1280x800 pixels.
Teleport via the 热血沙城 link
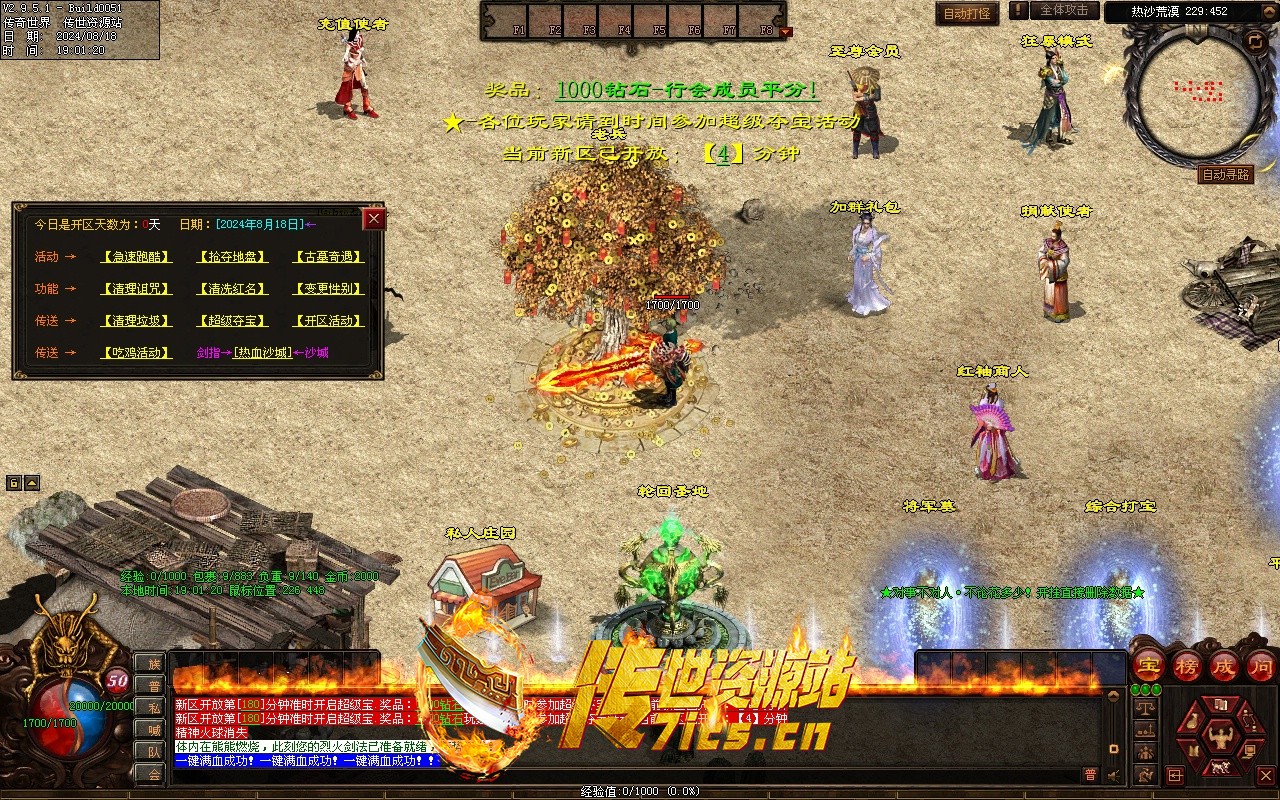(x=262, y=353)
